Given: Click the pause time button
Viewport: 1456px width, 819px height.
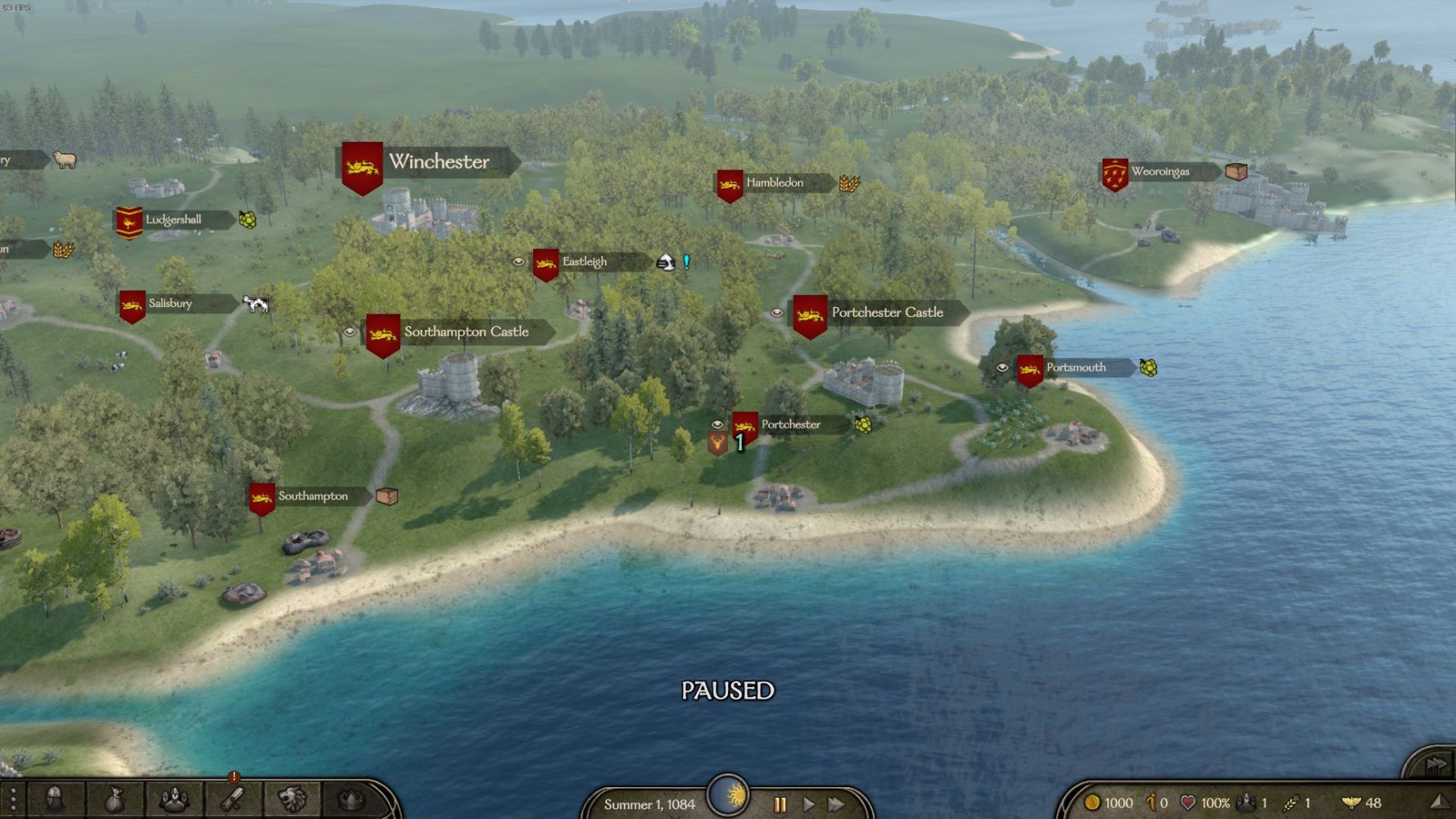Looking at the screenshot, I should [780, 804].
